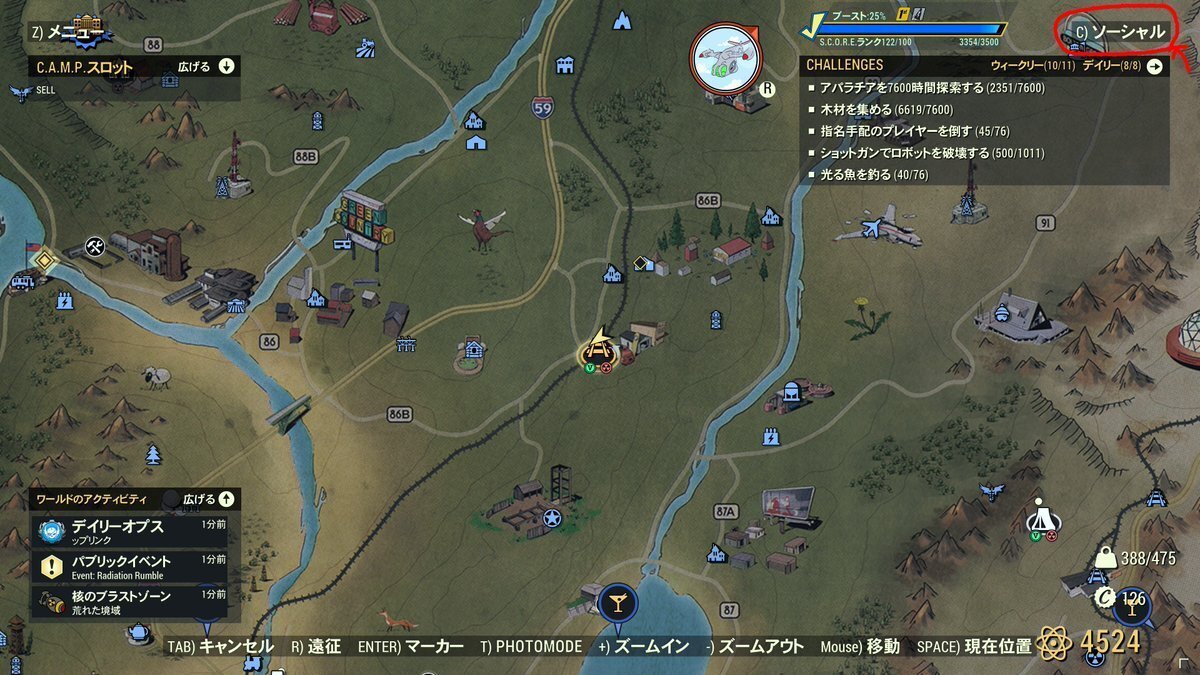This screenshot has width=1200, height=675.
Task: Open the ソーシャル social menu
Action: pos(1121,32)
